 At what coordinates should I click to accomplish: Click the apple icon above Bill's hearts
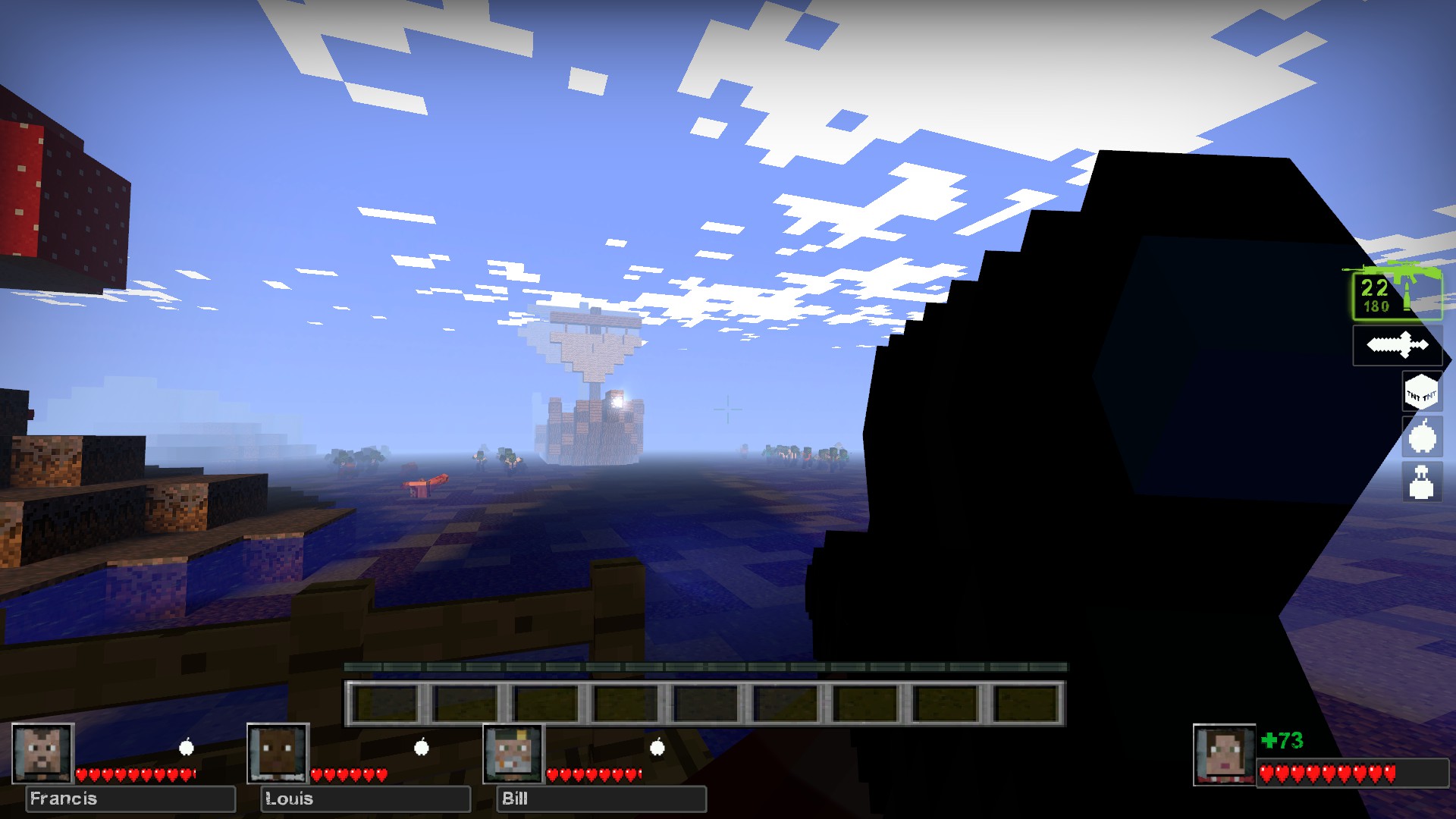[x=657, y=748]
